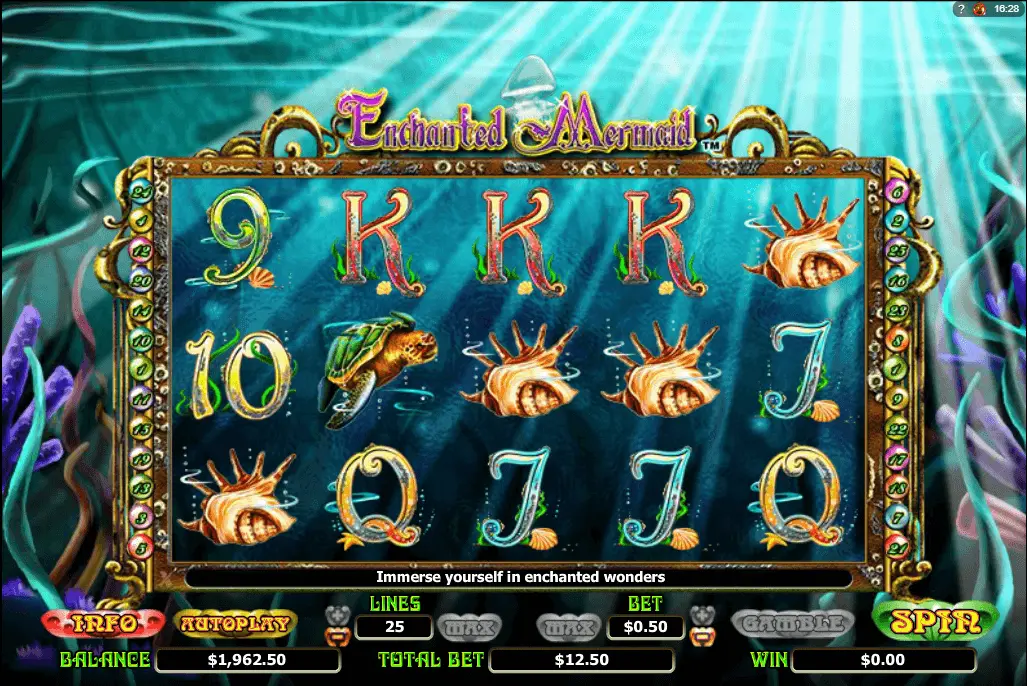Select payline 24 bubble
Image resolution: width=1027 pixels, height=686 pixels.
tap(141, 191)
